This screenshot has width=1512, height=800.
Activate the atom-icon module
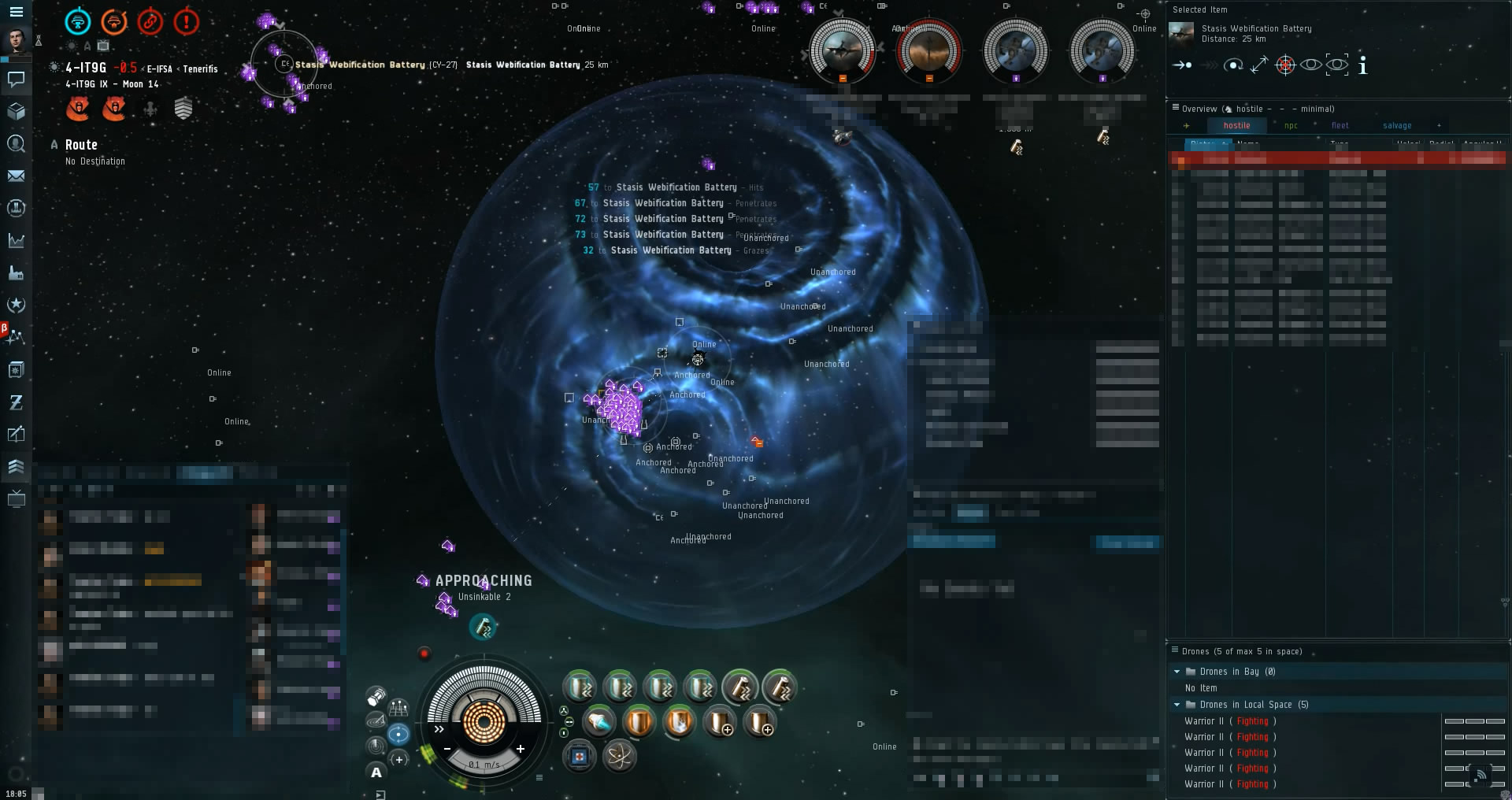point(620,757)
